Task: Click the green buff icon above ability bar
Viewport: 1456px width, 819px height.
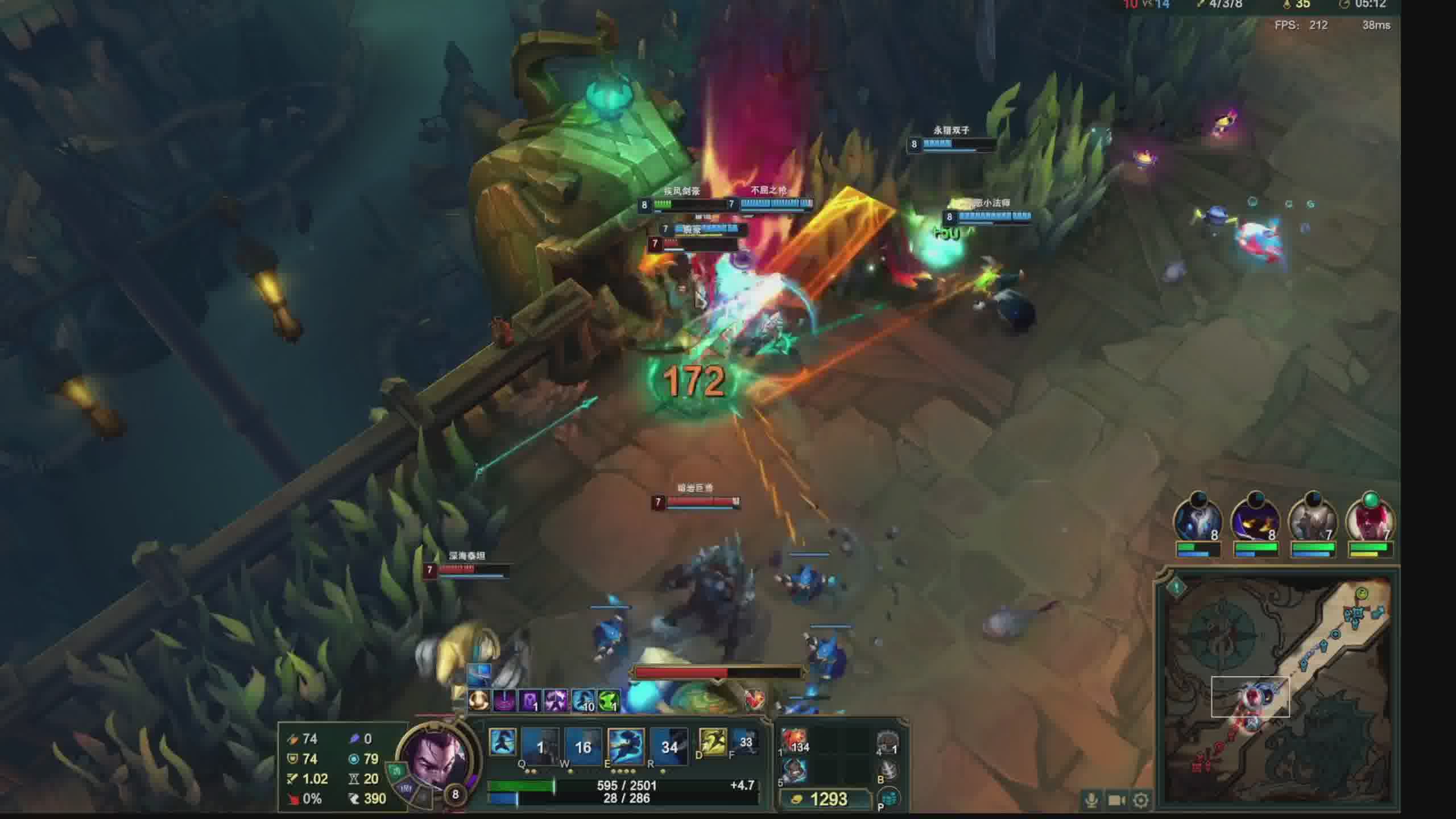Action: (609, 701)
